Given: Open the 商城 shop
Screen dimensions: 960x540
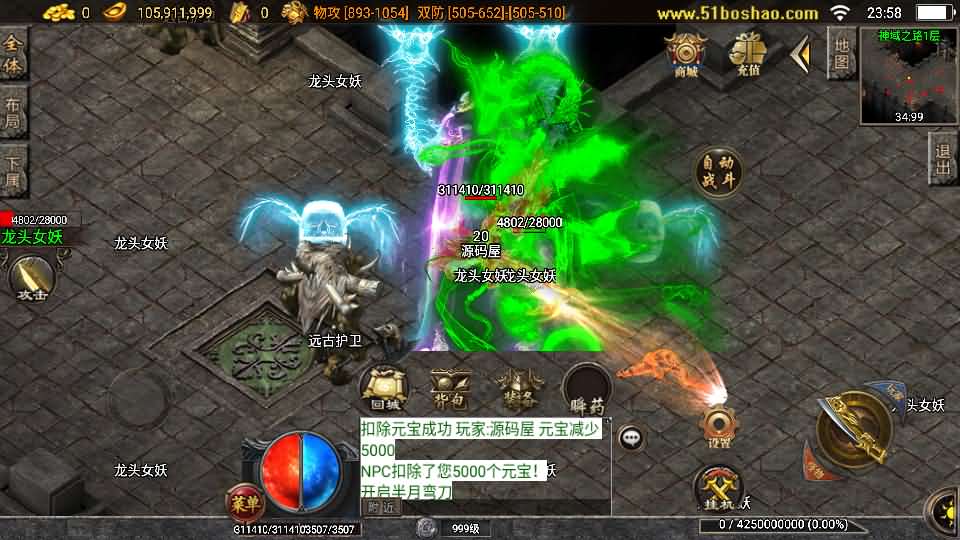Looking at the screenshot, I should [x=687, y=54].
